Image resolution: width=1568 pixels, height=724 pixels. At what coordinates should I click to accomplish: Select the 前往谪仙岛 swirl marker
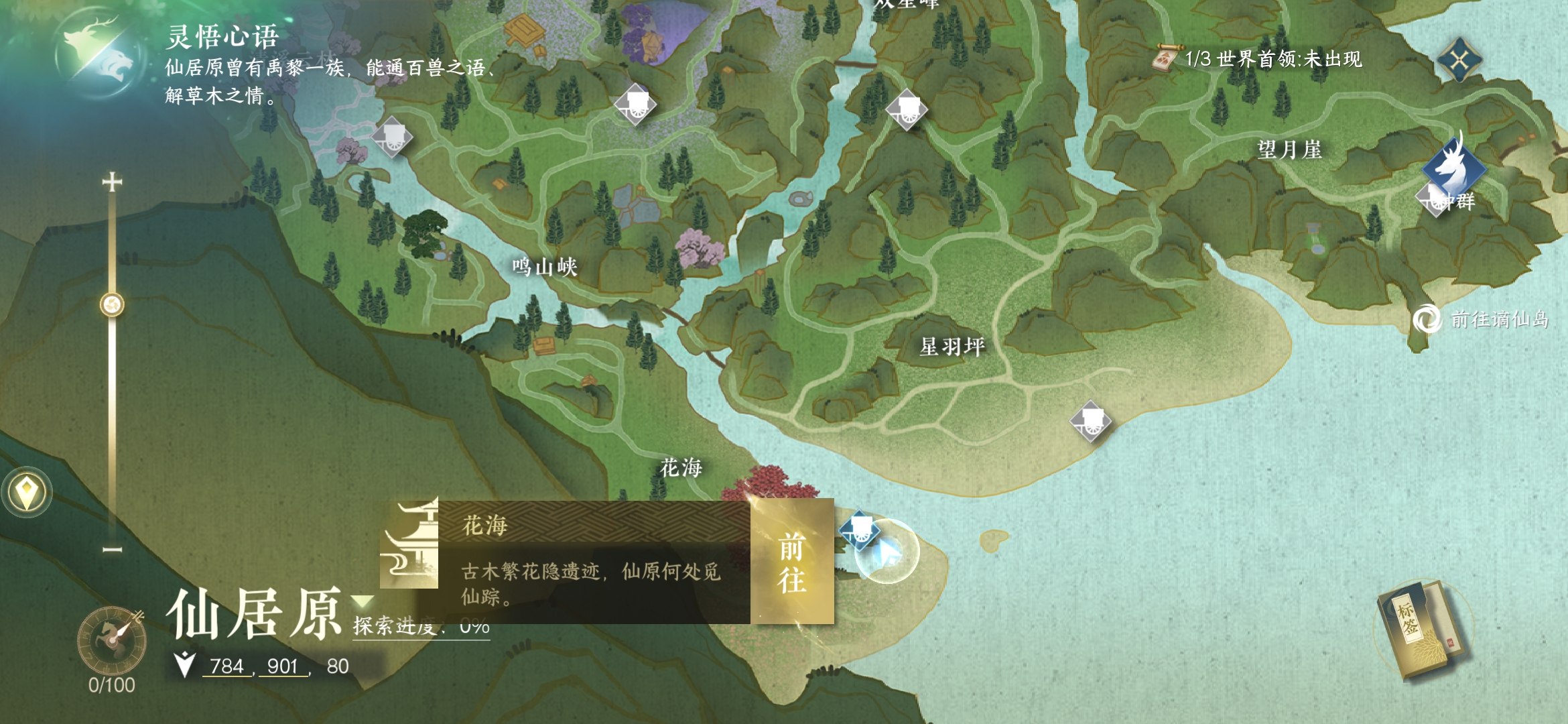point(1427,319)
